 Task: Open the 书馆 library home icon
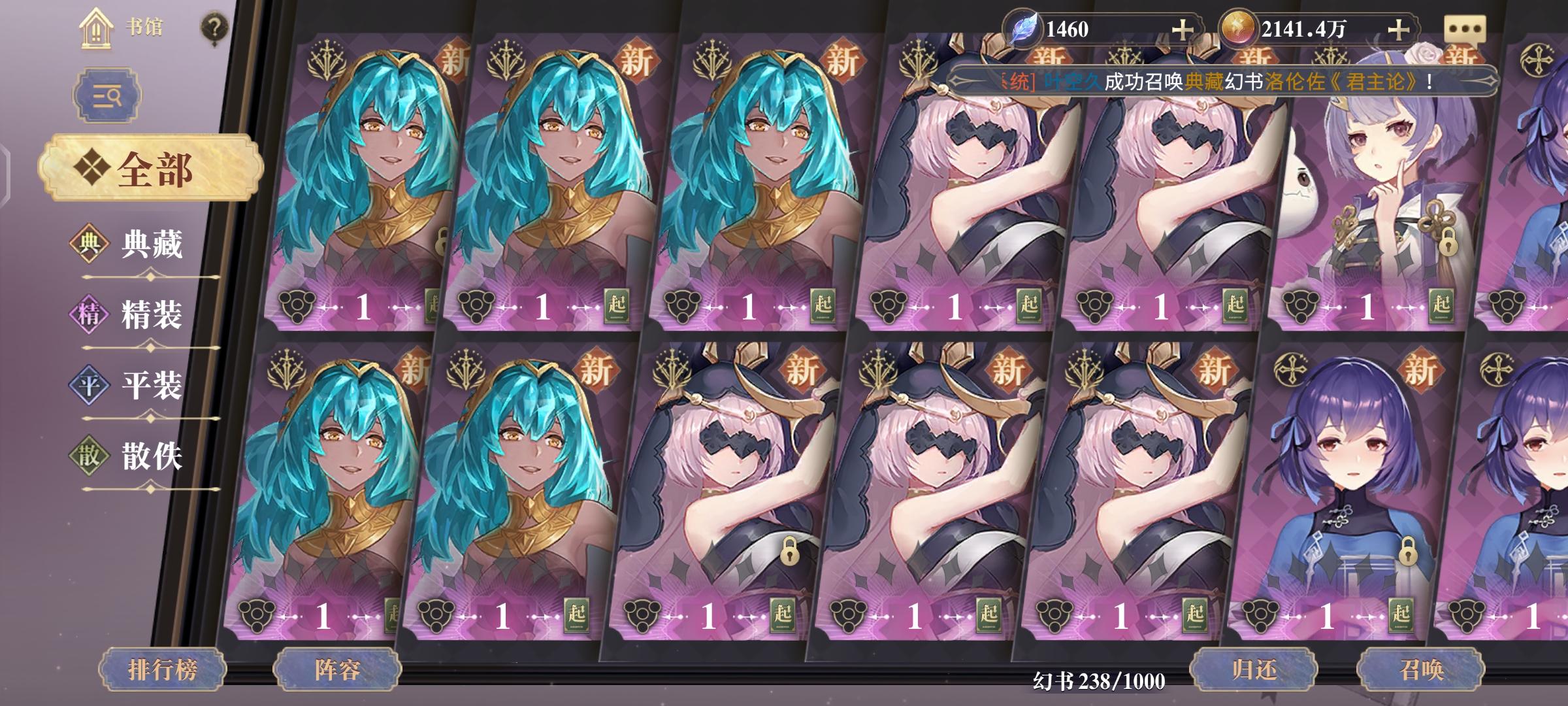click(x=95, y=28)
